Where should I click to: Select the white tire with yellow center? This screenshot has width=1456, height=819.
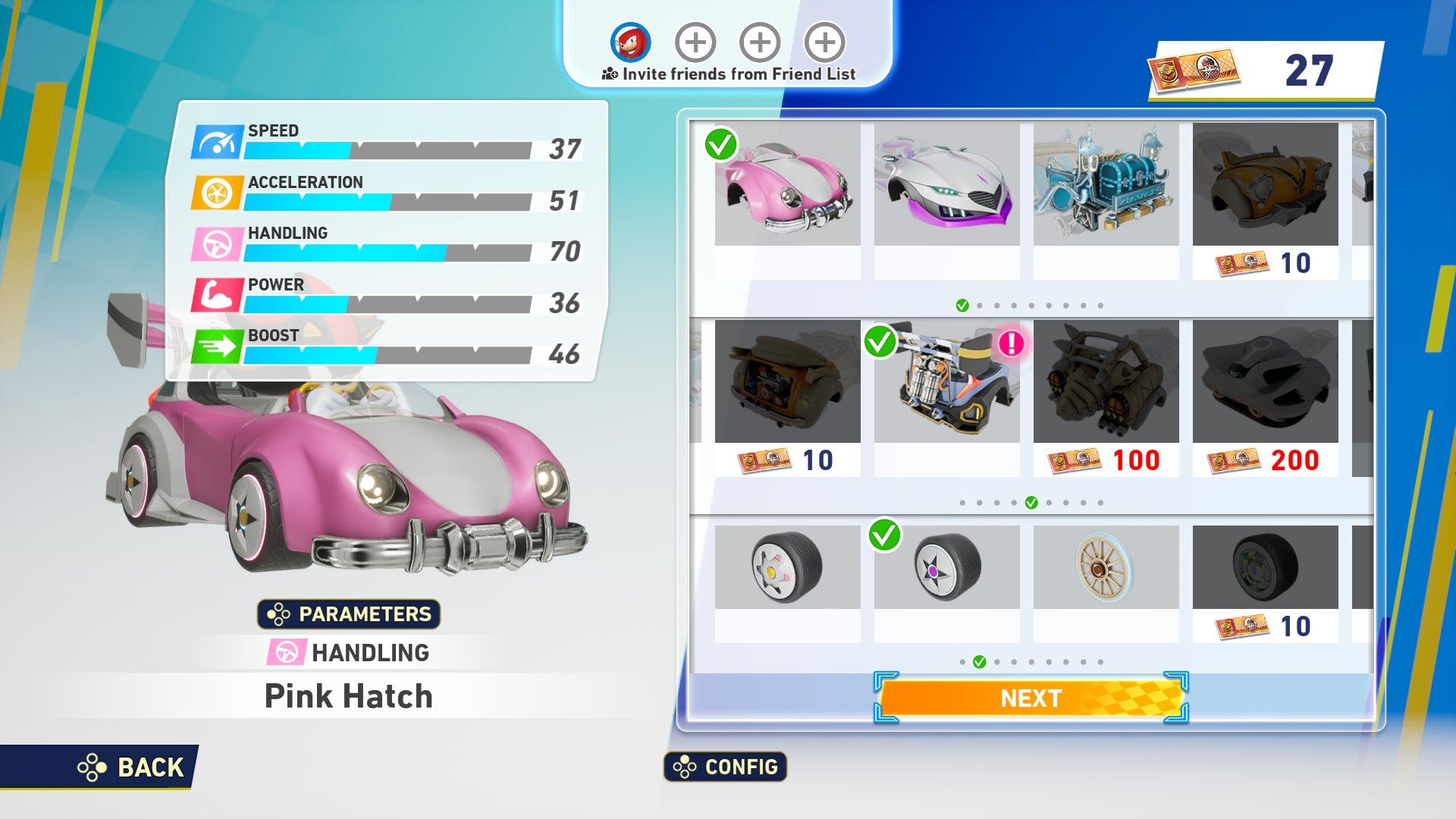click(x=787, y=567)
